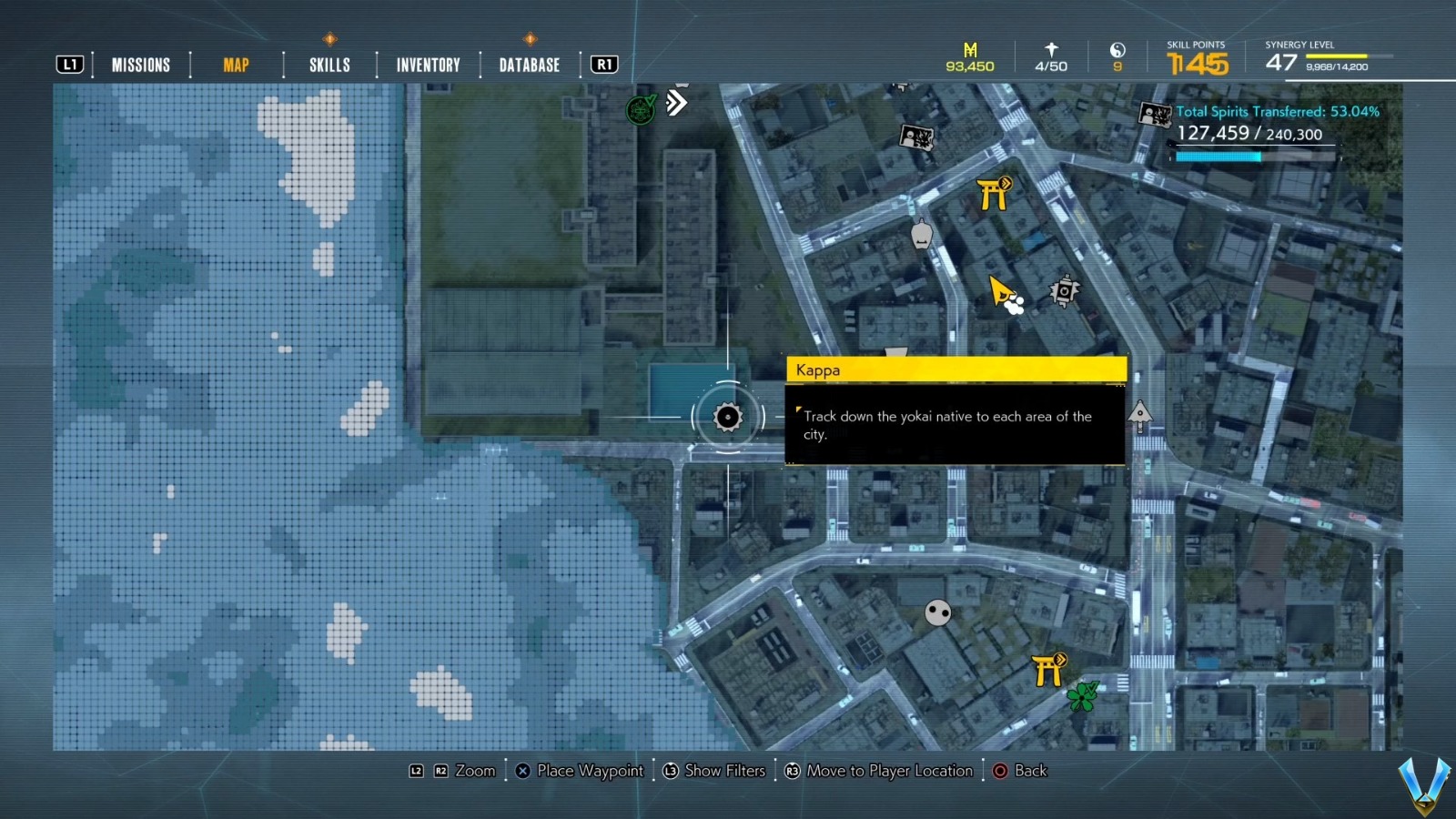
Task: Open the Inventory tab
Action: 427,64
